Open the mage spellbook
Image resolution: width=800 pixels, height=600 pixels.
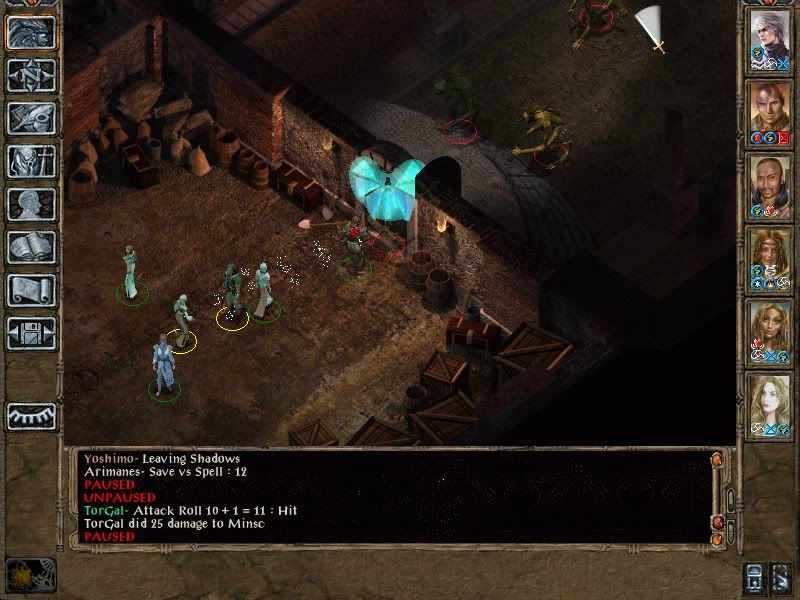31,247
